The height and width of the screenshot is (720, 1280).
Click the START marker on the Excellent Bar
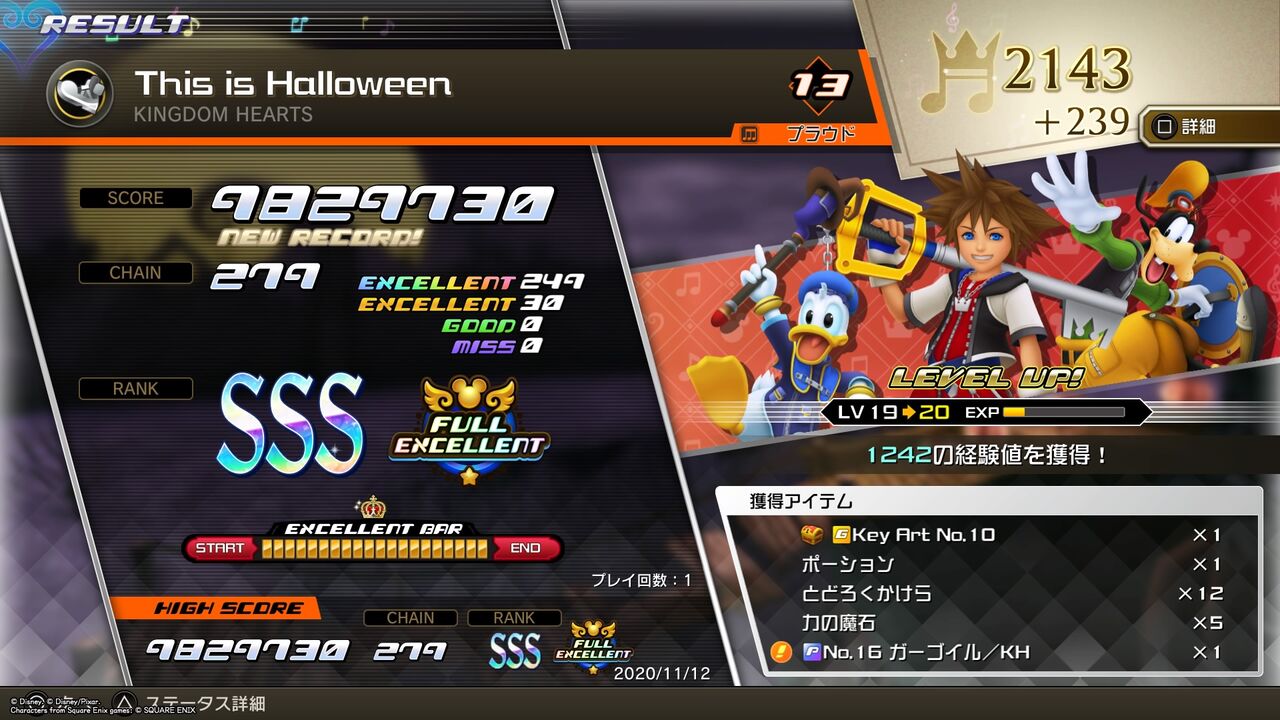pyautogui.click(x=222, y=548)
